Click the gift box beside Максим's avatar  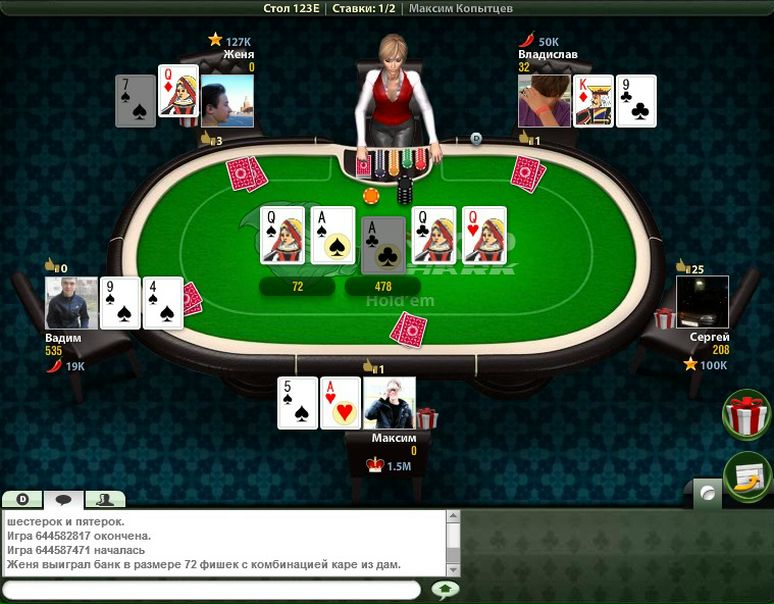coord(427,417)
